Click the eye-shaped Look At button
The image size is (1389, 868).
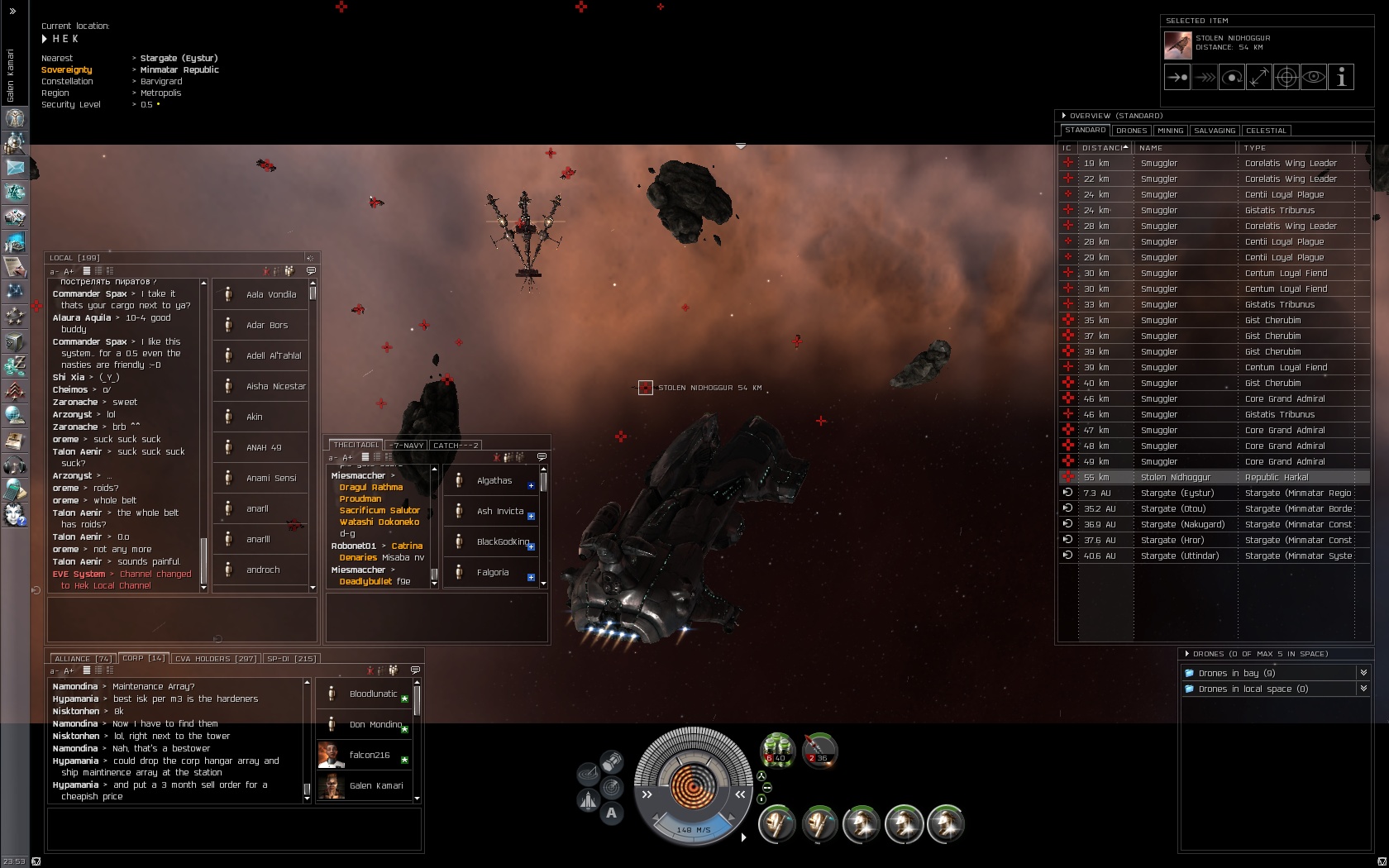point(1313,78)
